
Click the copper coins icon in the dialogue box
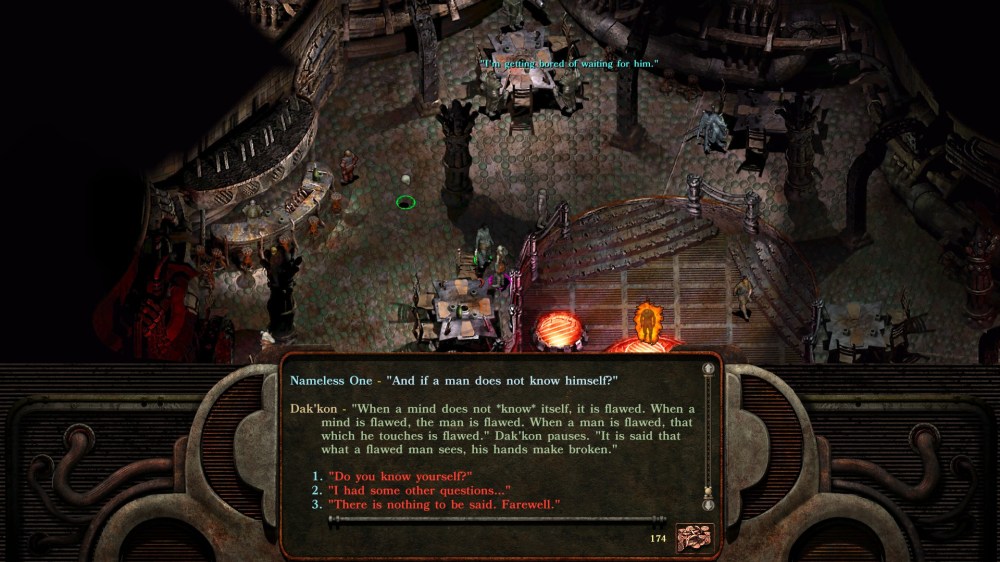pyautogui.click(x=695, y=538)
